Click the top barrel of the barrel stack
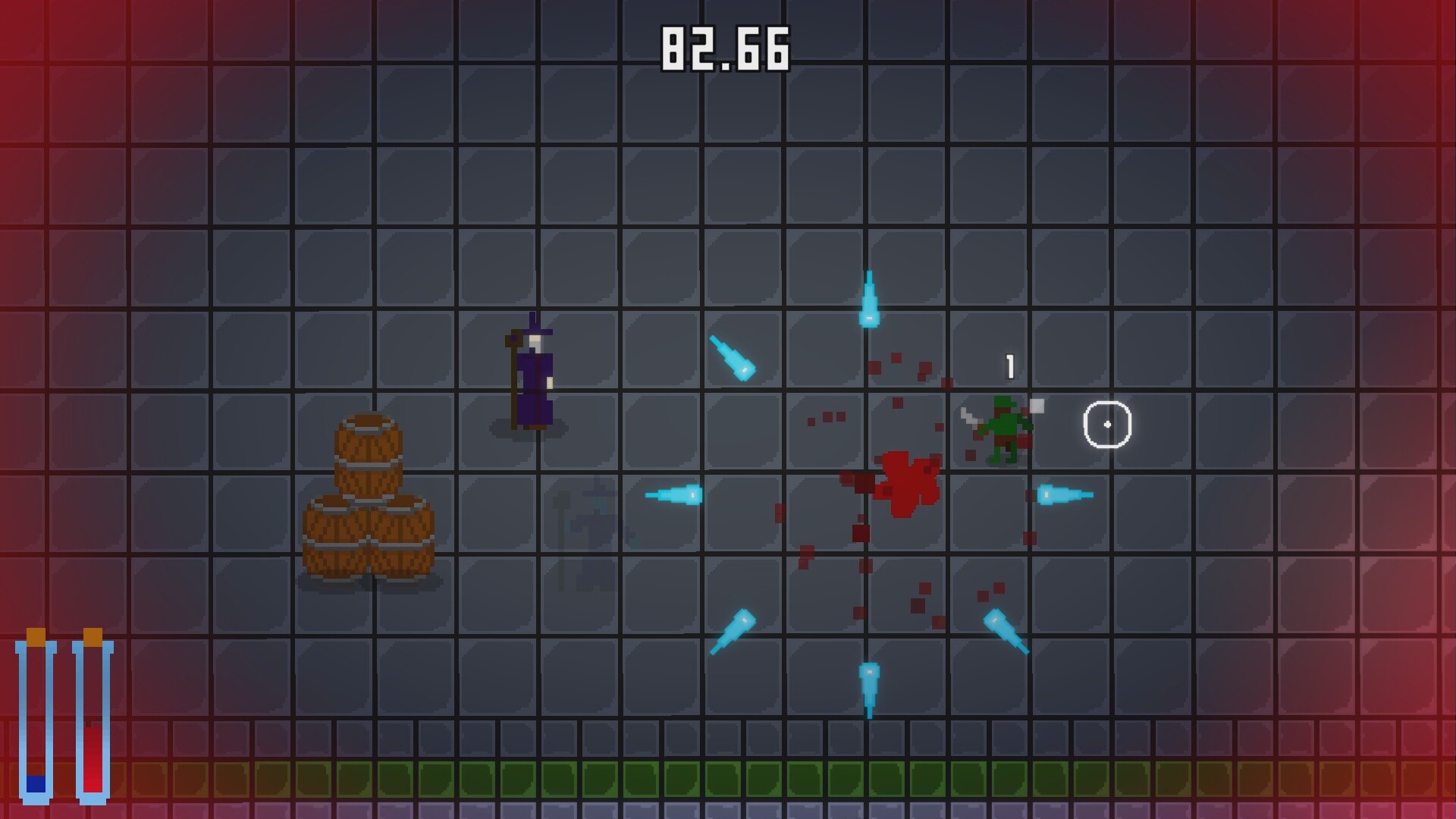1456x819 pixels. (369, 447)
